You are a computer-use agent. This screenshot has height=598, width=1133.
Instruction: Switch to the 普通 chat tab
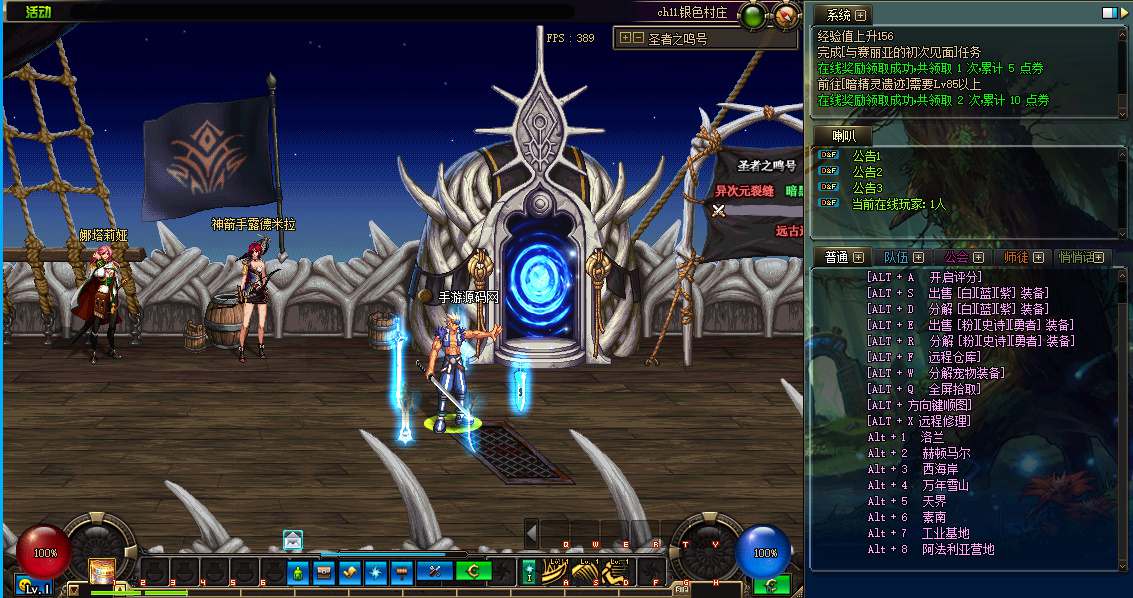(x=837, y=257)
